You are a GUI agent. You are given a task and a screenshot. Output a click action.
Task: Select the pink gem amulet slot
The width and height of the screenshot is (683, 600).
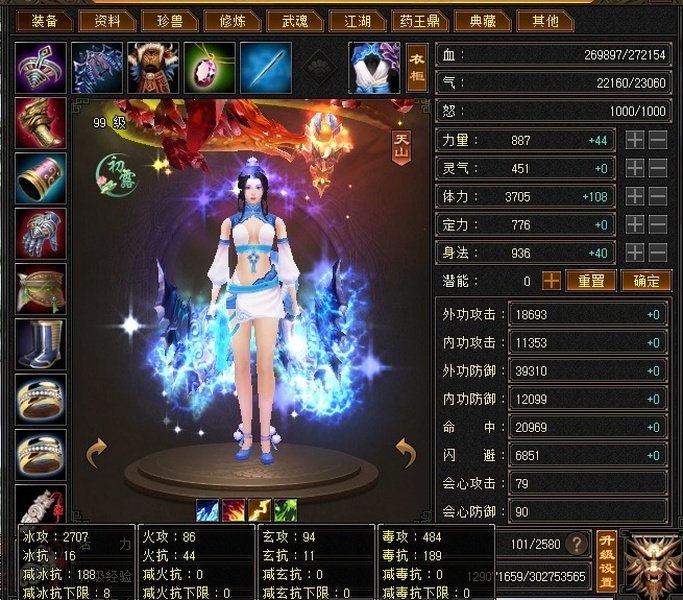point(209,67)
